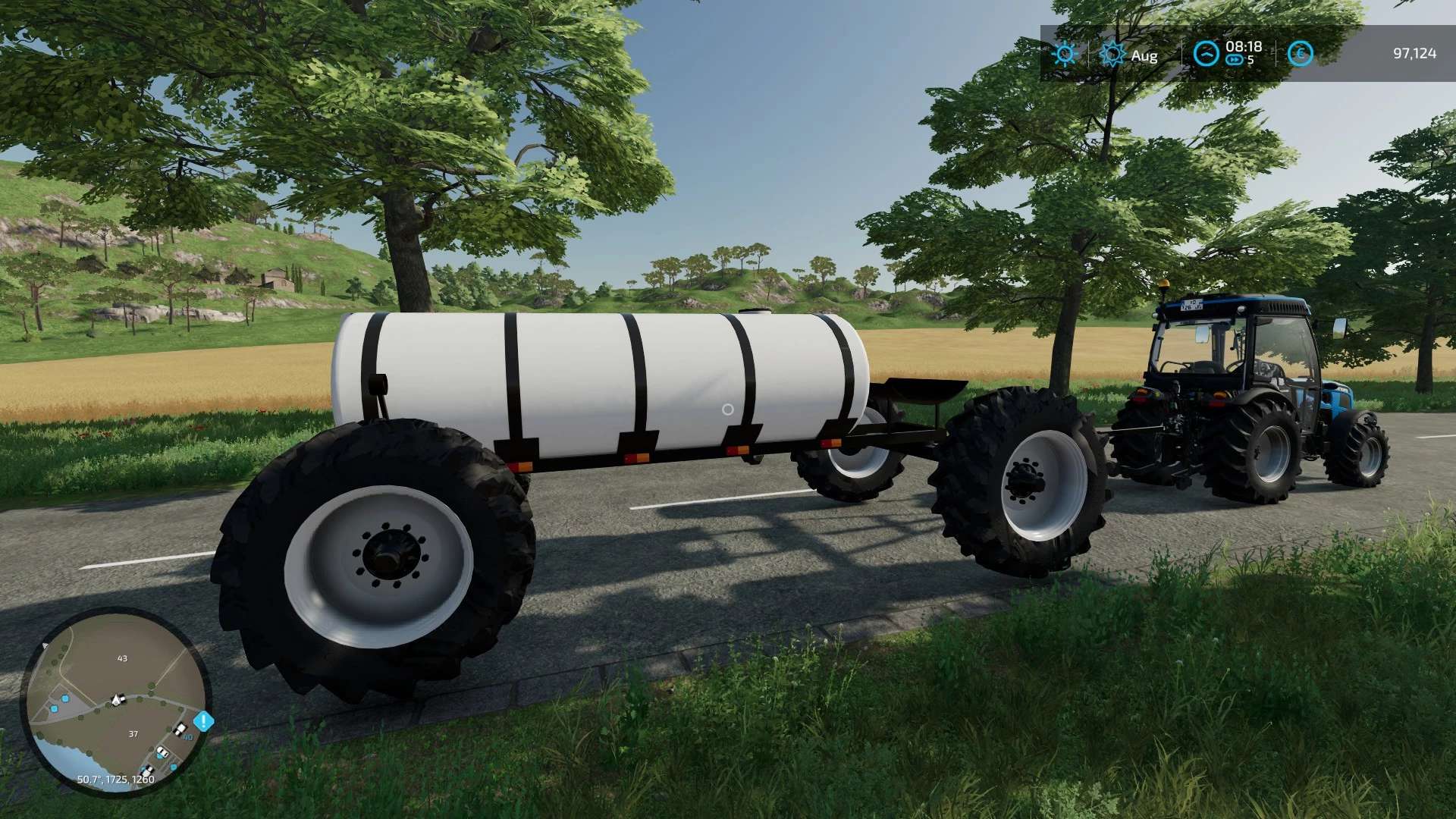Toggle the clock display showing 08:18
Viewport: 1456px width, 819px height.
[1242, 47]
